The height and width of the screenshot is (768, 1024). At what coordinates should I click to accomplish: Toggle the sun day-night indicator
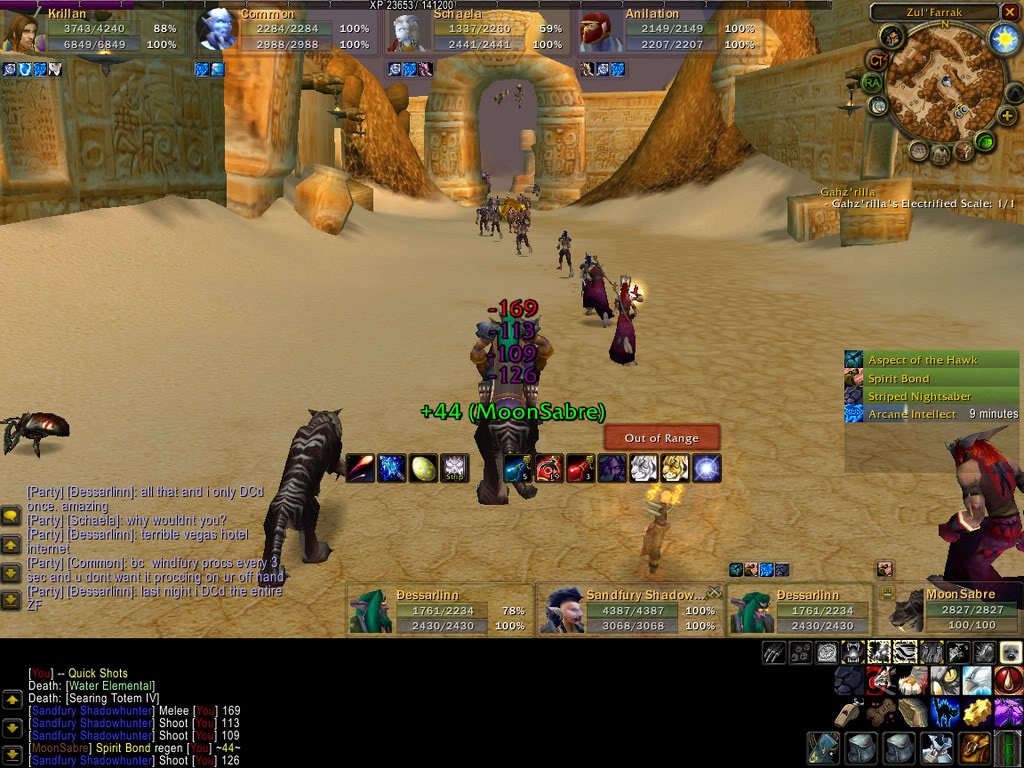(x=1003, y=39)
